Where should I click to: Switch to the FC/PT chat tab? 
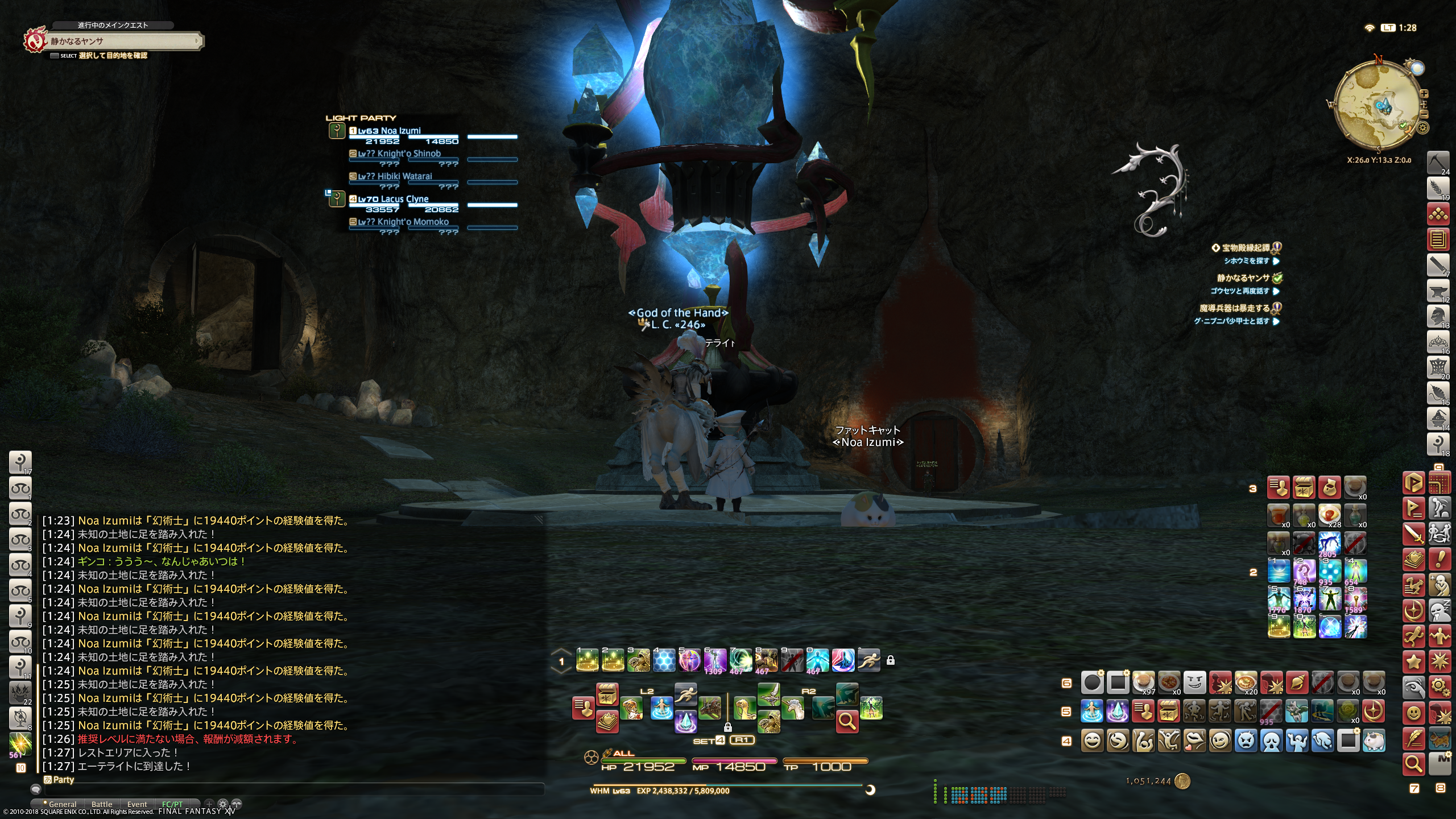[x=172, y=804]
